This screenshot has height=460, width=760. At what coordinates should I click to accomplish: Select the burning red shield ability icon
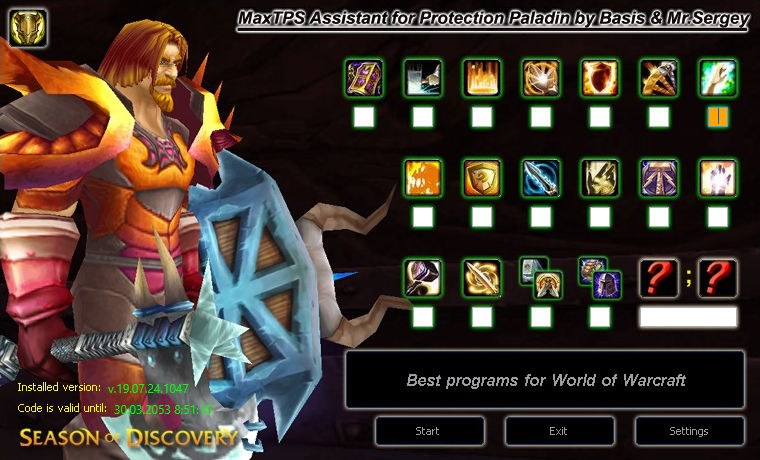coord(600,77)
